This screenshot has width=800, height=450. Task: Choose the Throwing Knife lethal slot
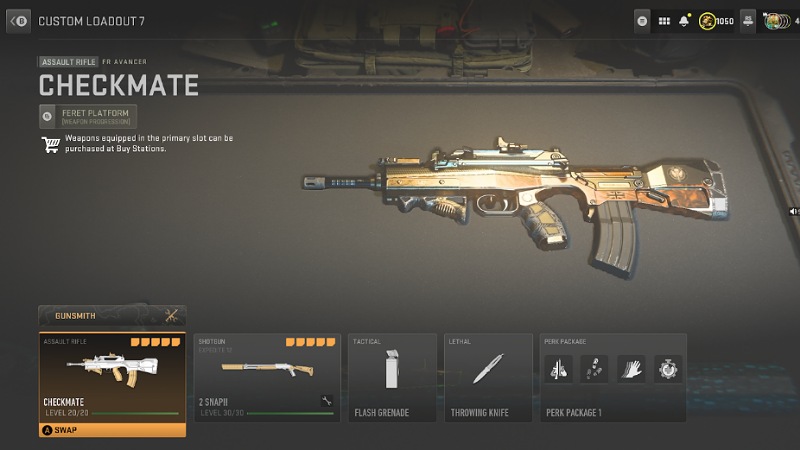tap(487, 378)
